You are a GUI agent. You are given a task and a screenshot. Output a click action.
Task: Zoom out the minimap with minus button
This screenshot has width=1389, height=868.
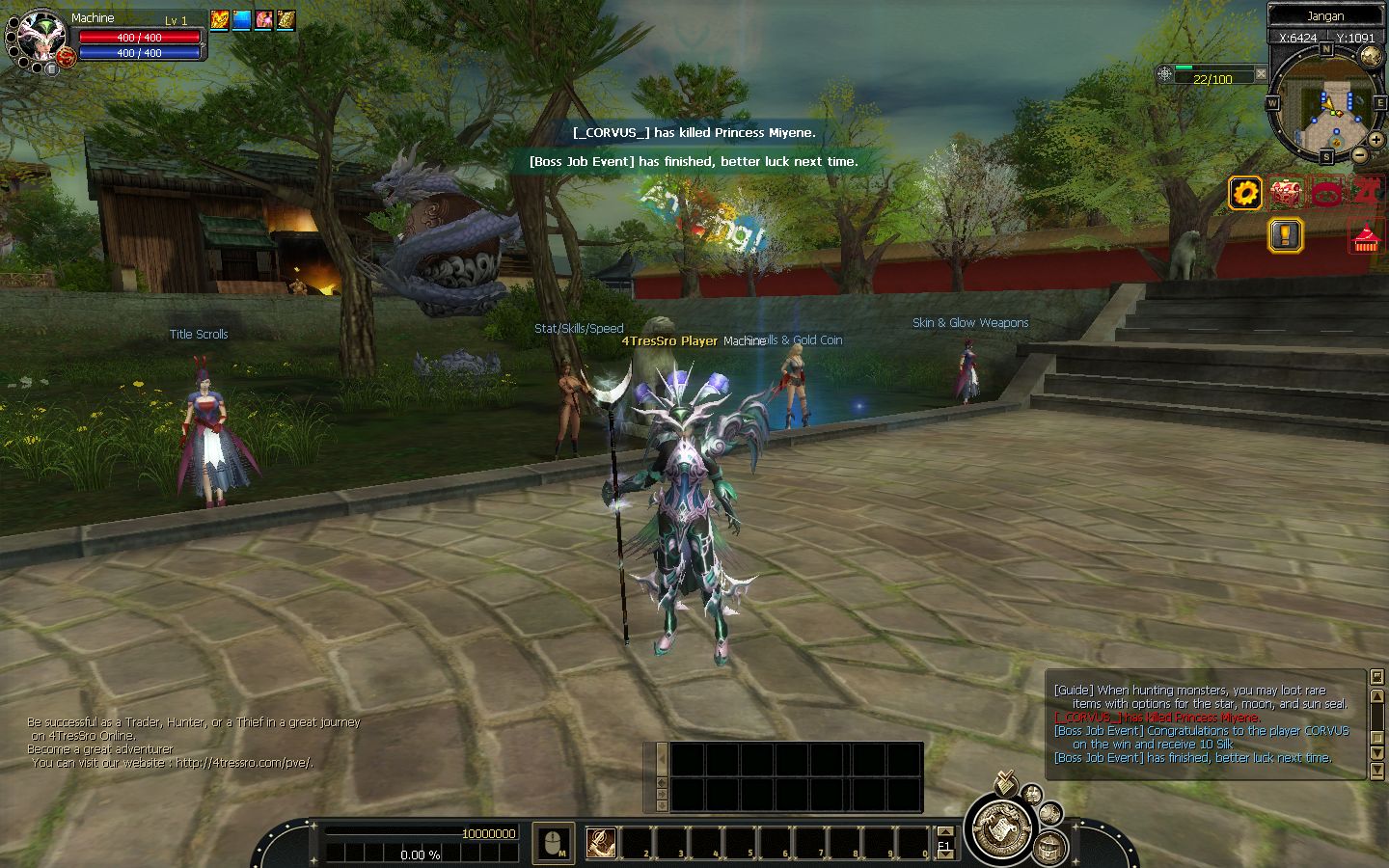(1359, 154)
